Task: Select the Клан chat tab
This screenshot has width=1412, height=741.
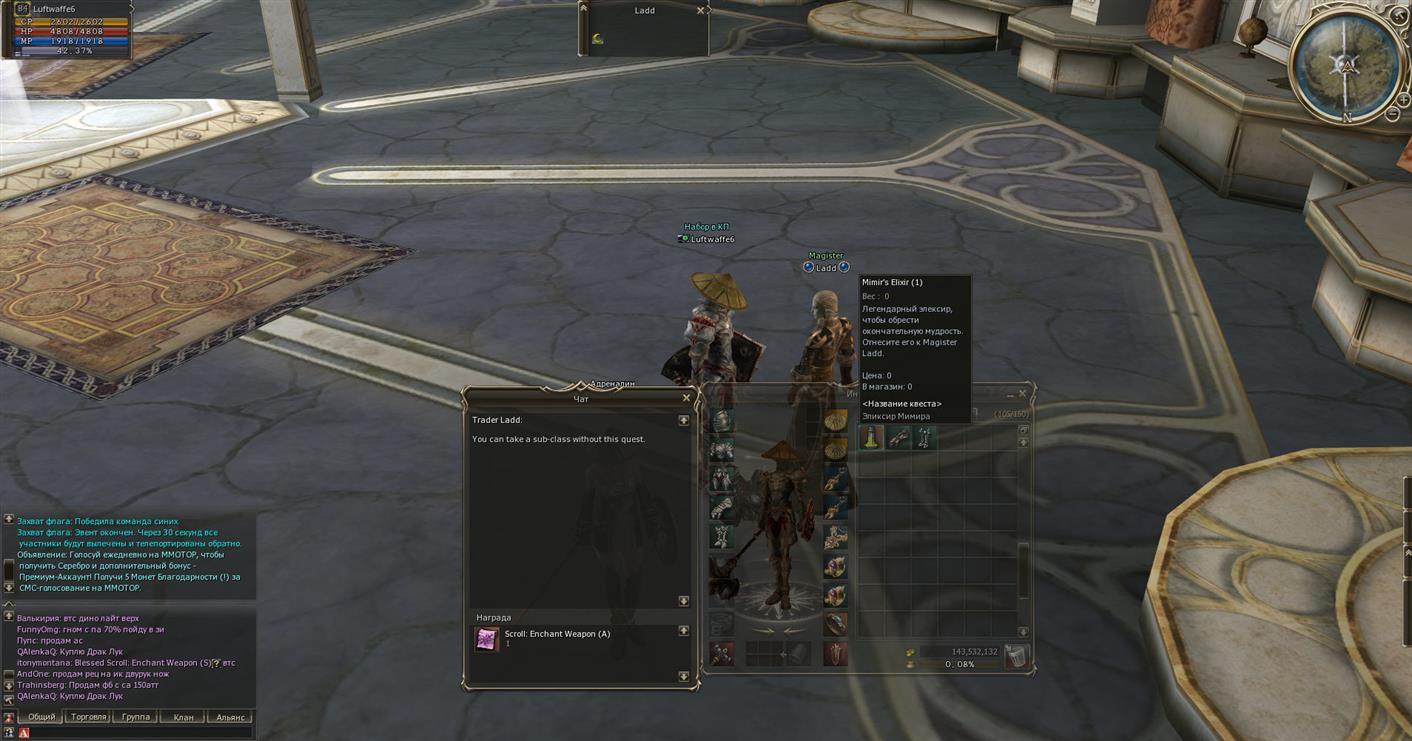Action: [x=183, y=717]
